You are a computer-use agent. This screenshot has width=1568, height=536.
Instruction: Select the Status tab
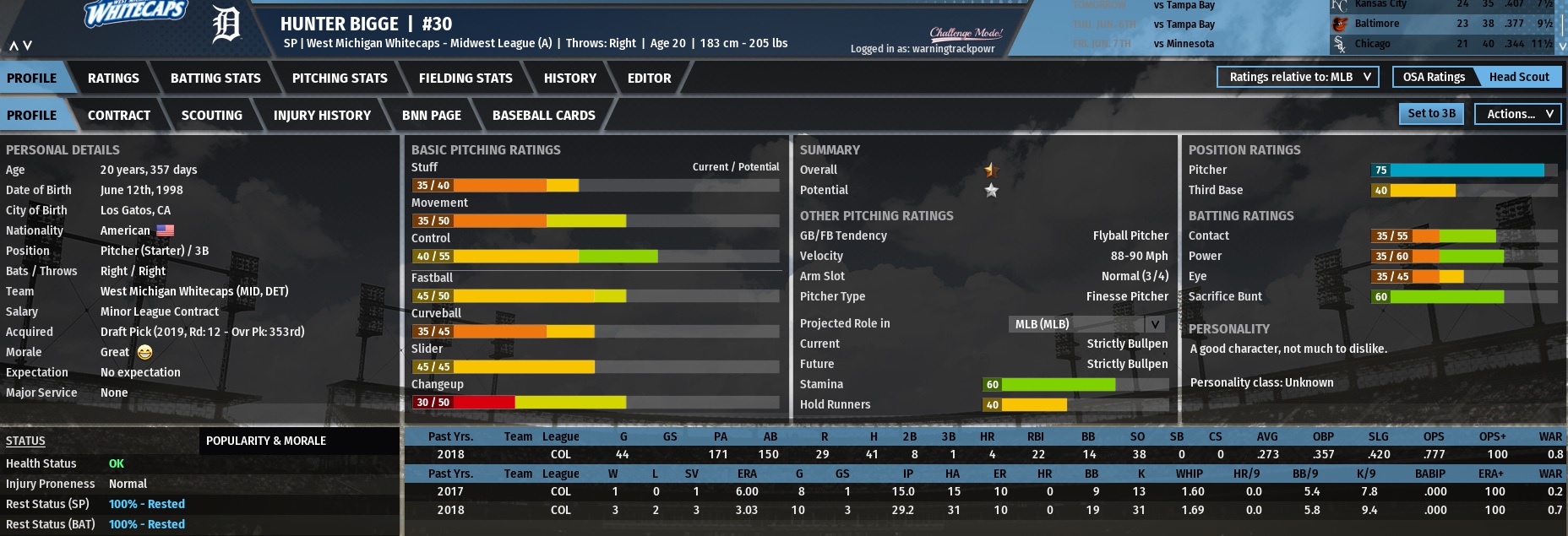pos(25,441)
